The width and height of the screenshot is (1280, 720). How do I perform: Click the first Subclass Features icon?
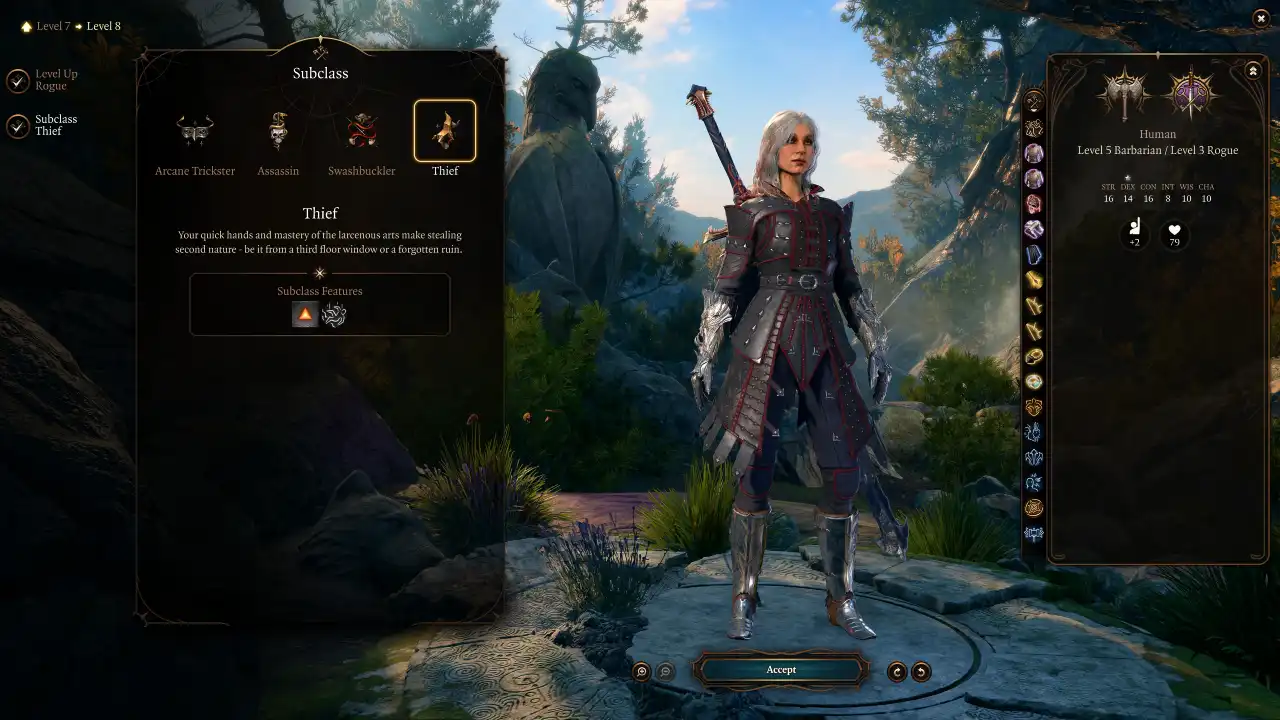(x=304, y=313)
